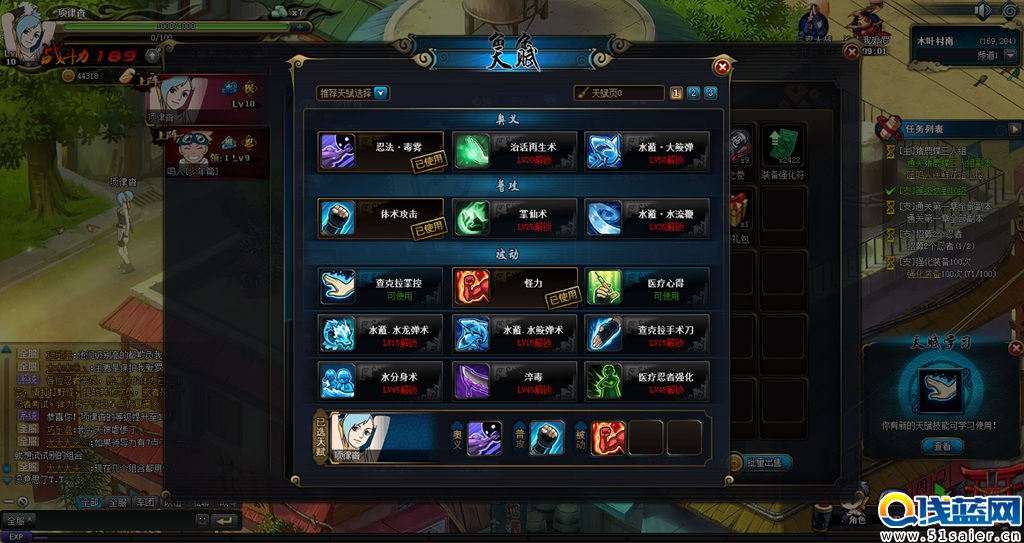Select the 水遁·大鲛弹 talent
Image resolution: width=1024 pixels, height=543 pixels.
tap(647, 151)
